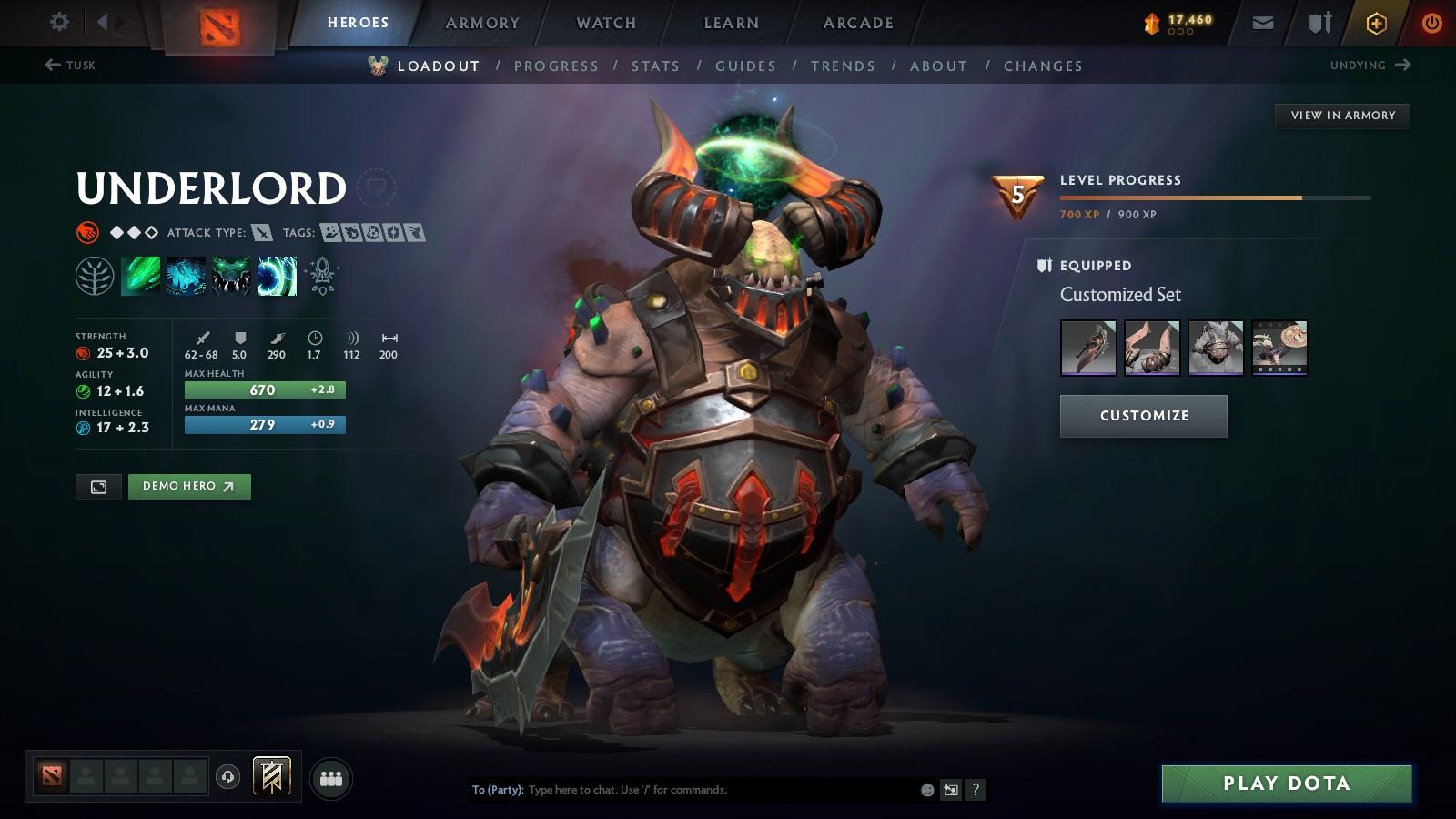Open the settings gear icon
1456x819 pixels.
click(x=59, y=21)
